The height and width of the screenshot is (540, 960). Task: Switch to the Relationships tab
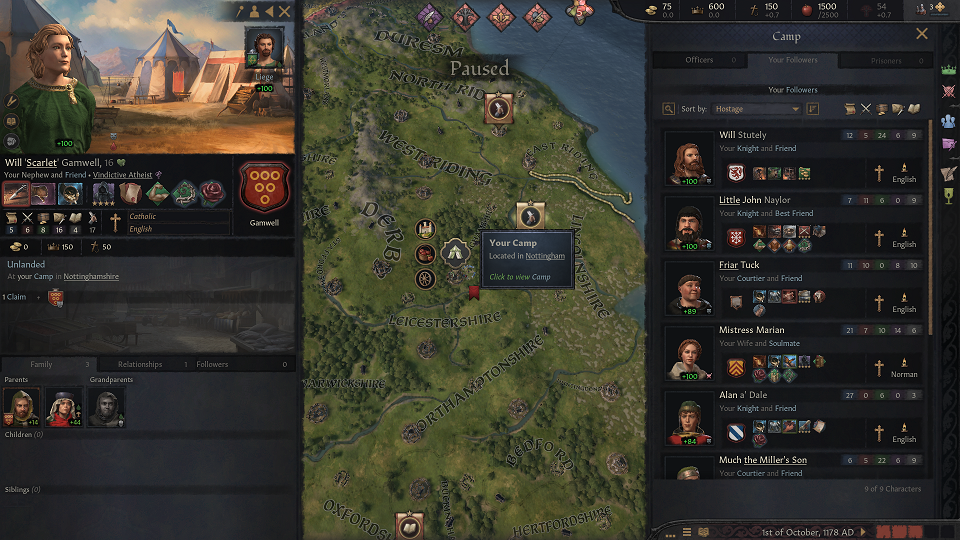[x=140, y=364]
